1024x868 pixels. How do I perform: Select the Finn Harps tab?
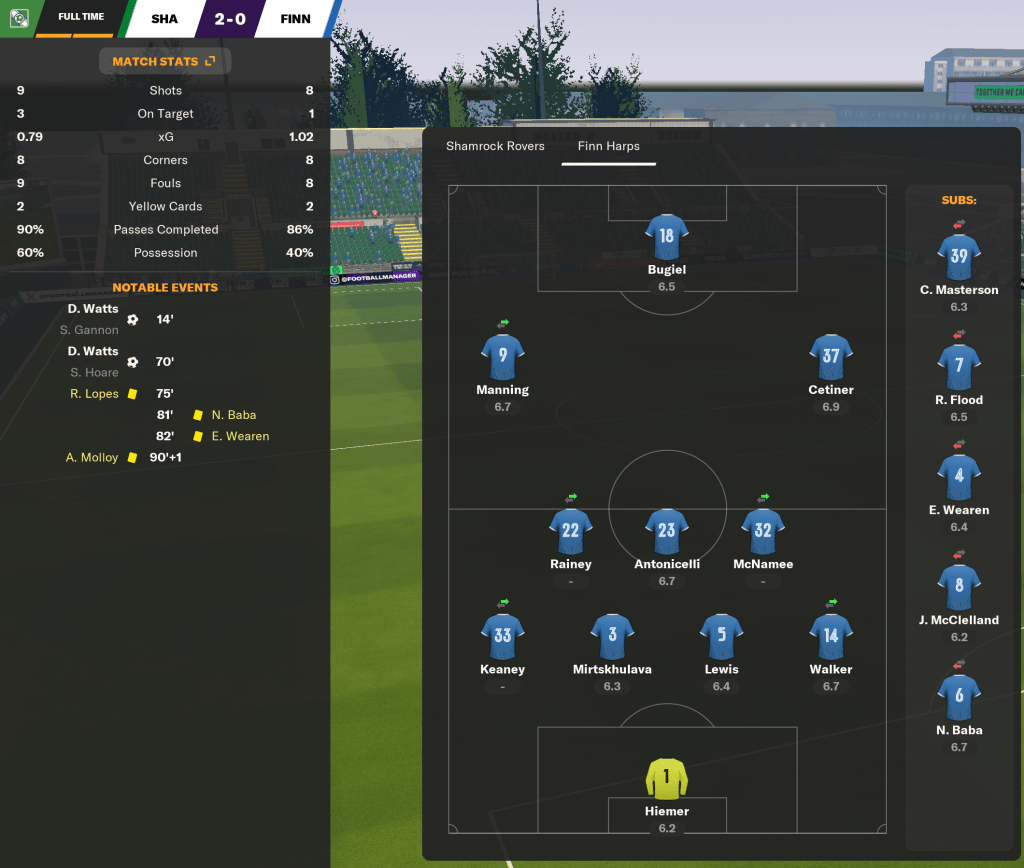tap(608, 146)
